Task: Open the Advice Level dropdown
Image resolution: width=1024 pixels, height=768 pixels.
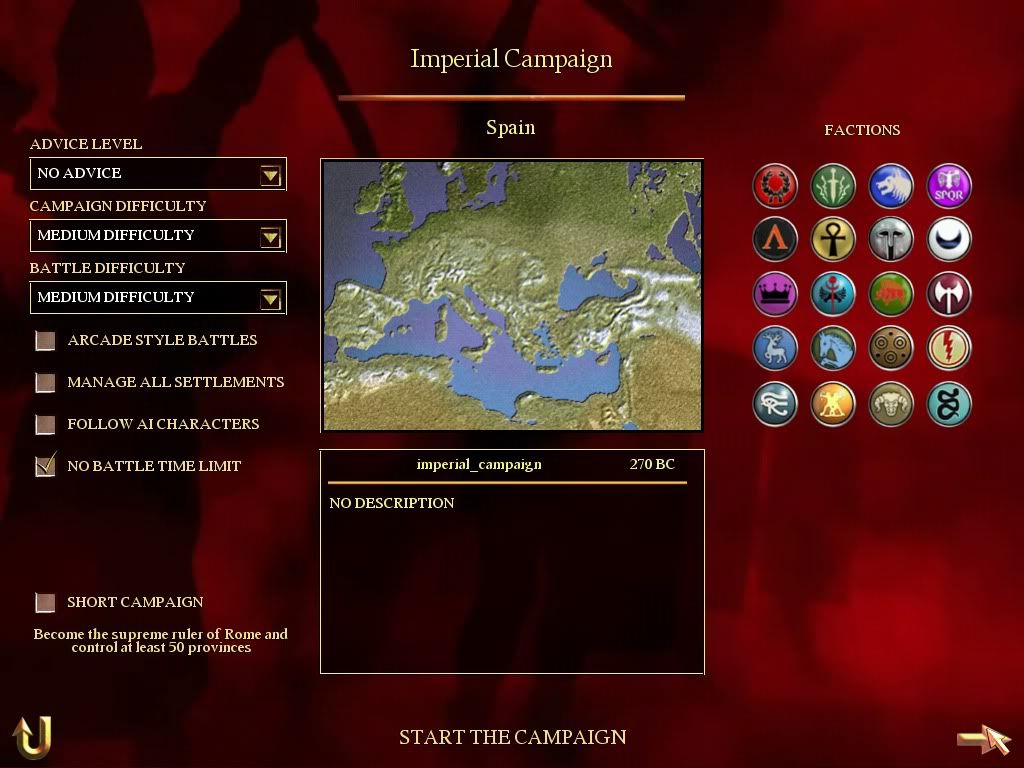Action: (x=269, y=175)
